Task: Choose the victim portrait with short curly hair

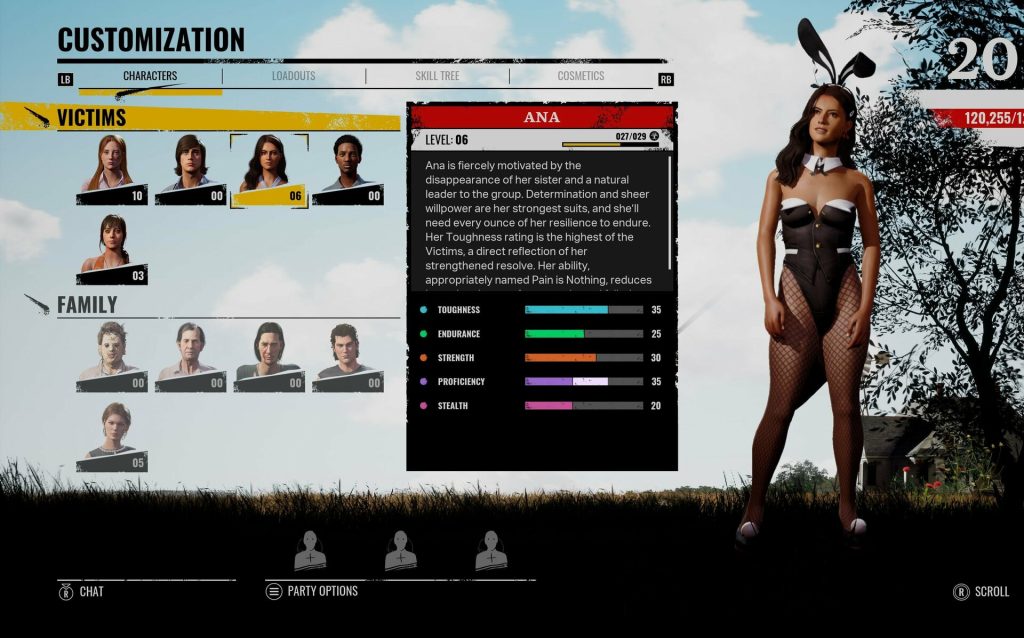Action: (347, 169)
